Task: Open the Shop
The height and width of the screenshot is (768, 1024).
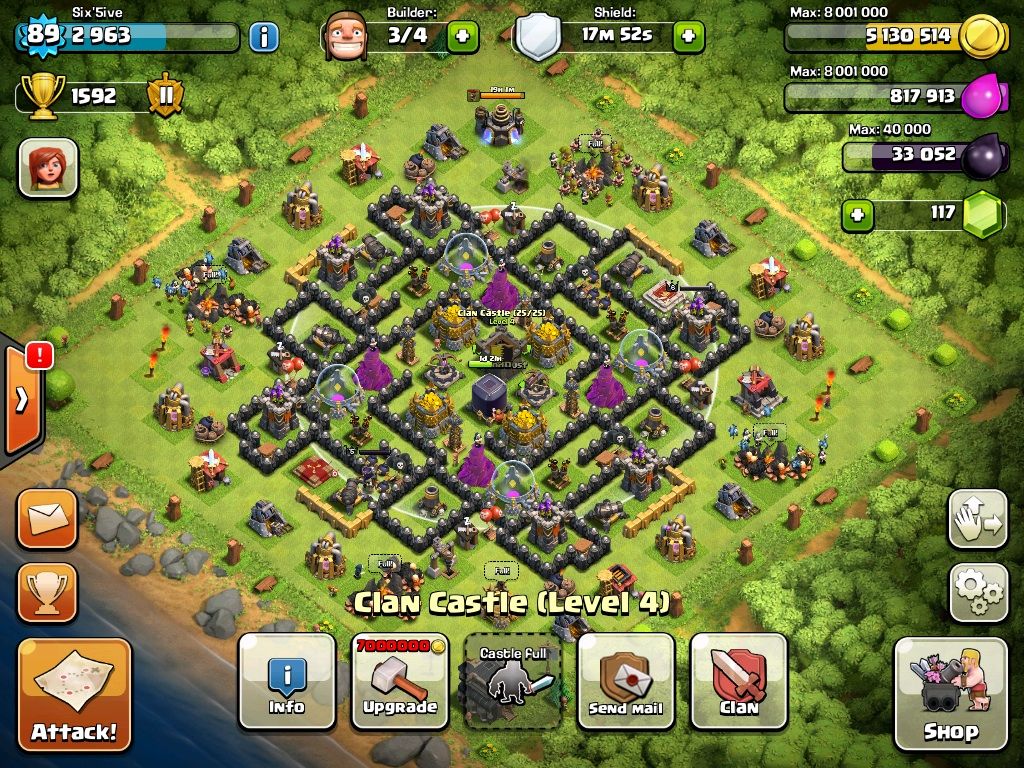Action: tap(949, 693)
